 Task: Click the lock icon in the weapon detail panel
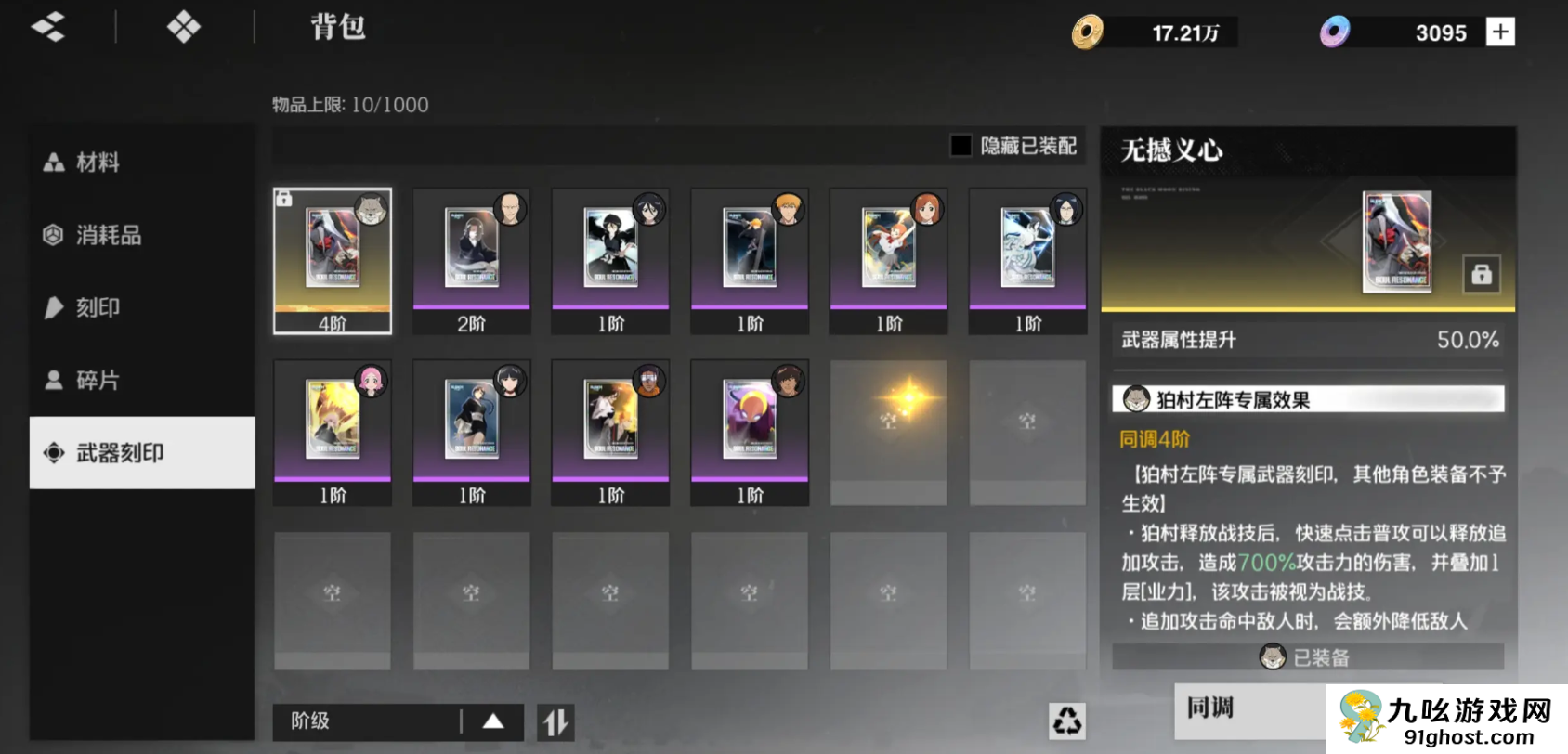click(x=1483, y=274)
